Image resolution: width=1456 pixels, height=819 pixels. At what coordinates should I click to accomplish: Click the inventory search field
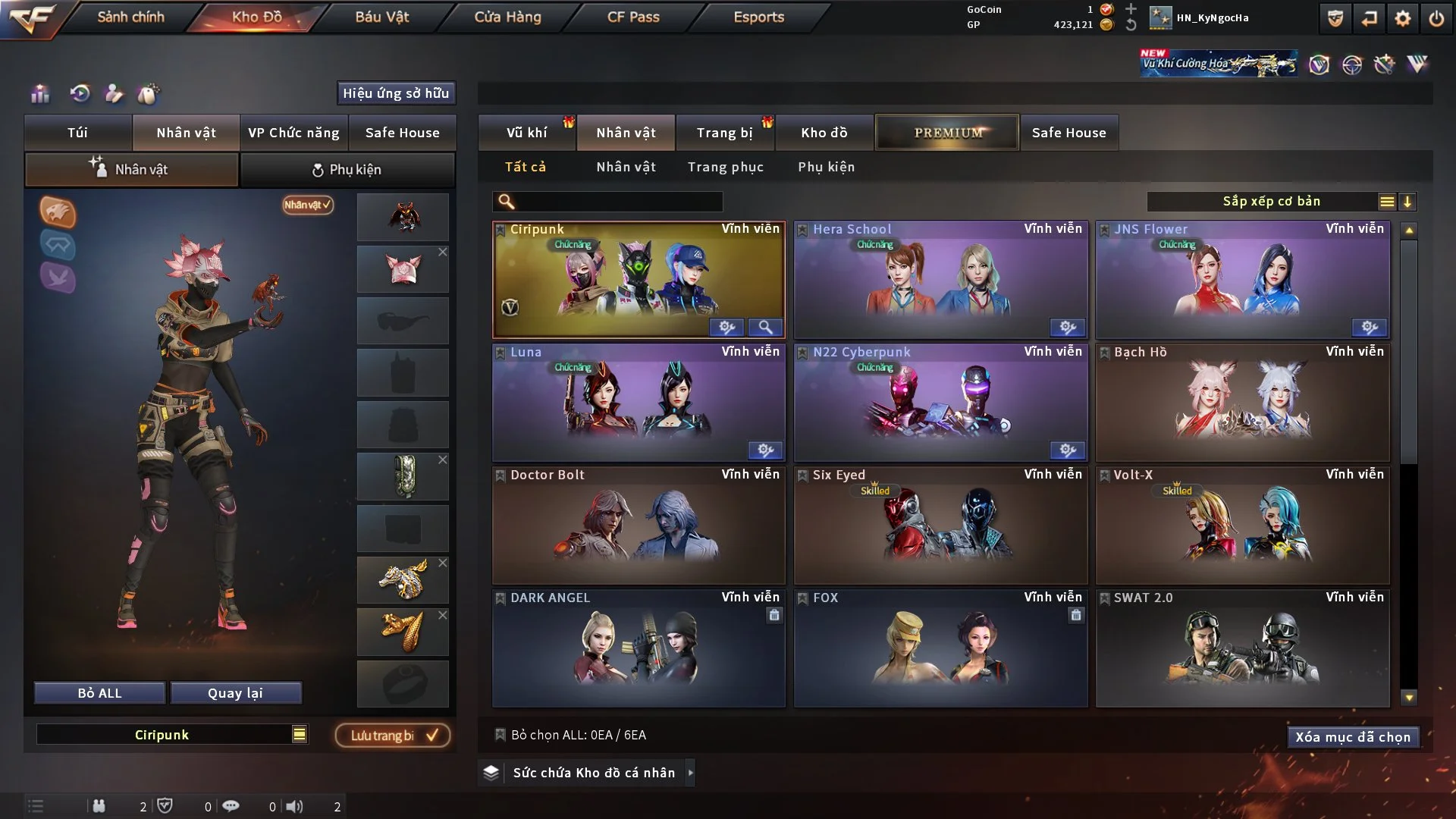(x=618, y=201)
